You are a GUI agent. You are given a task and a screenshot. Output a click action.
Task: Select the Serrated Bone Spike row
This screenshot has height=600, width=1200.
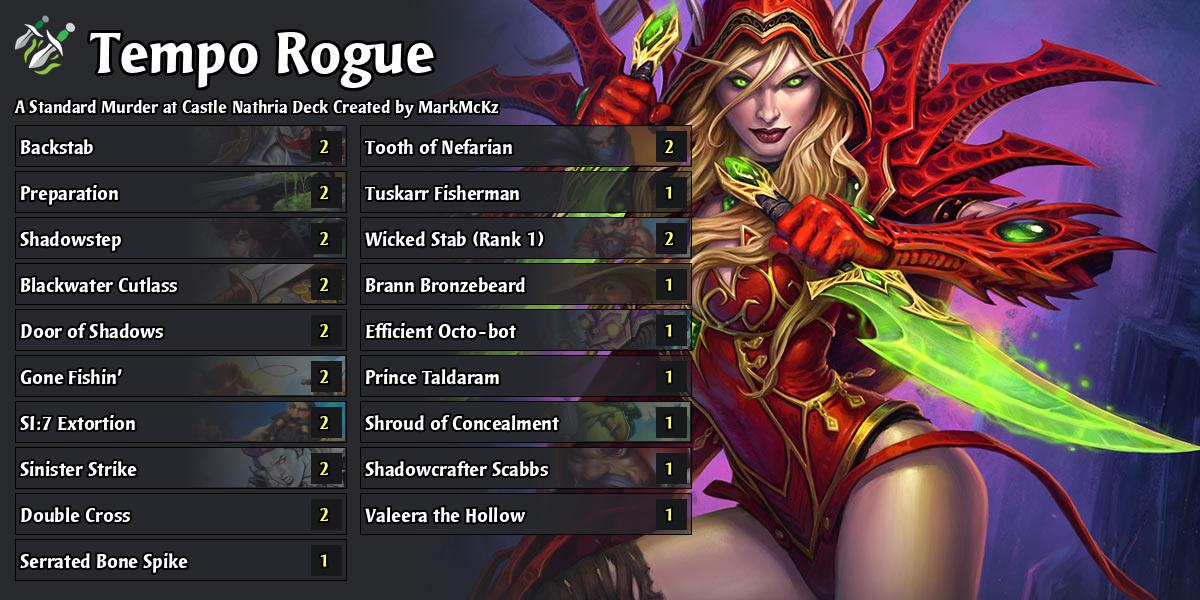point(180,562)
